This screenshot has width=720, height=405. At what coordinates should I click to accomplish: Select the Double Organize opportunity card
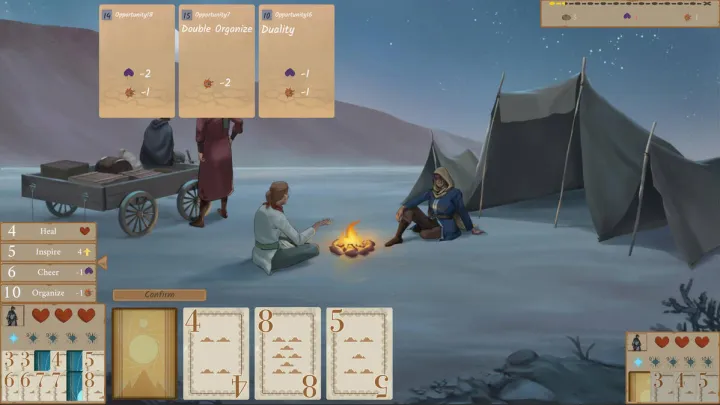217,61
